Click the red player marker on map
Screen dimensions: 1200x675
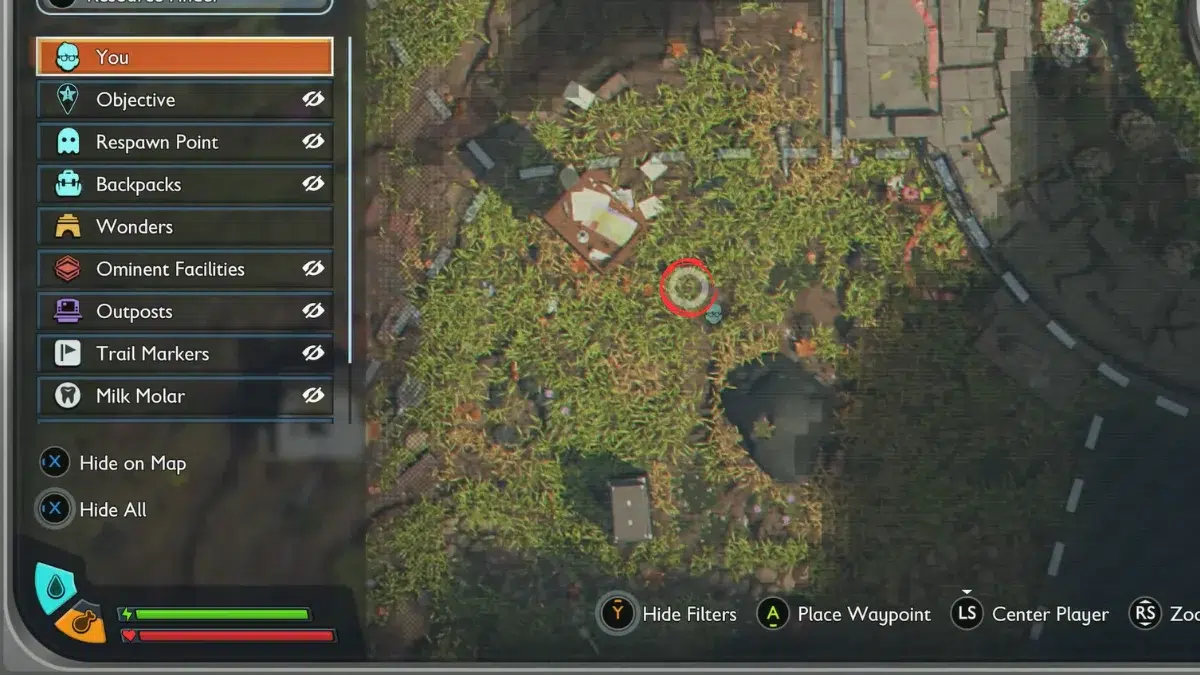[x=686, y=288]
